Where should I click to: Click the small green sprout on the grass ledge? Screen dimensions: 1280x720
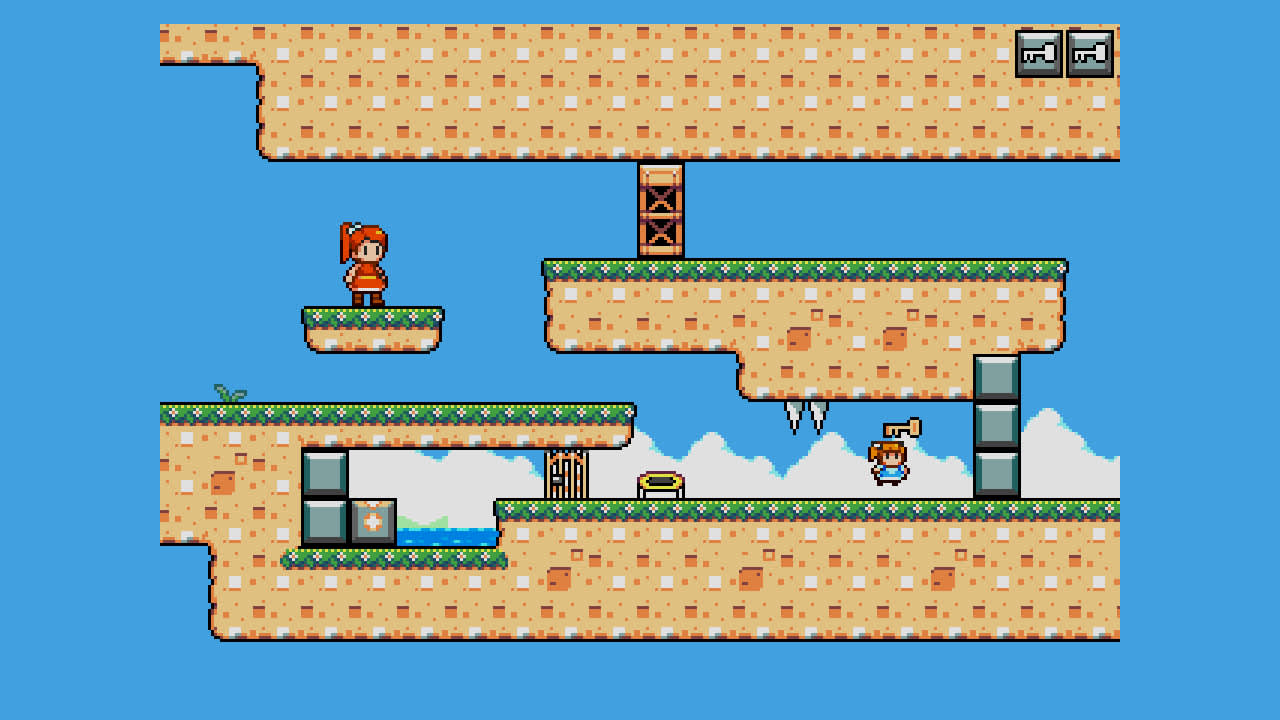[228, 394]
